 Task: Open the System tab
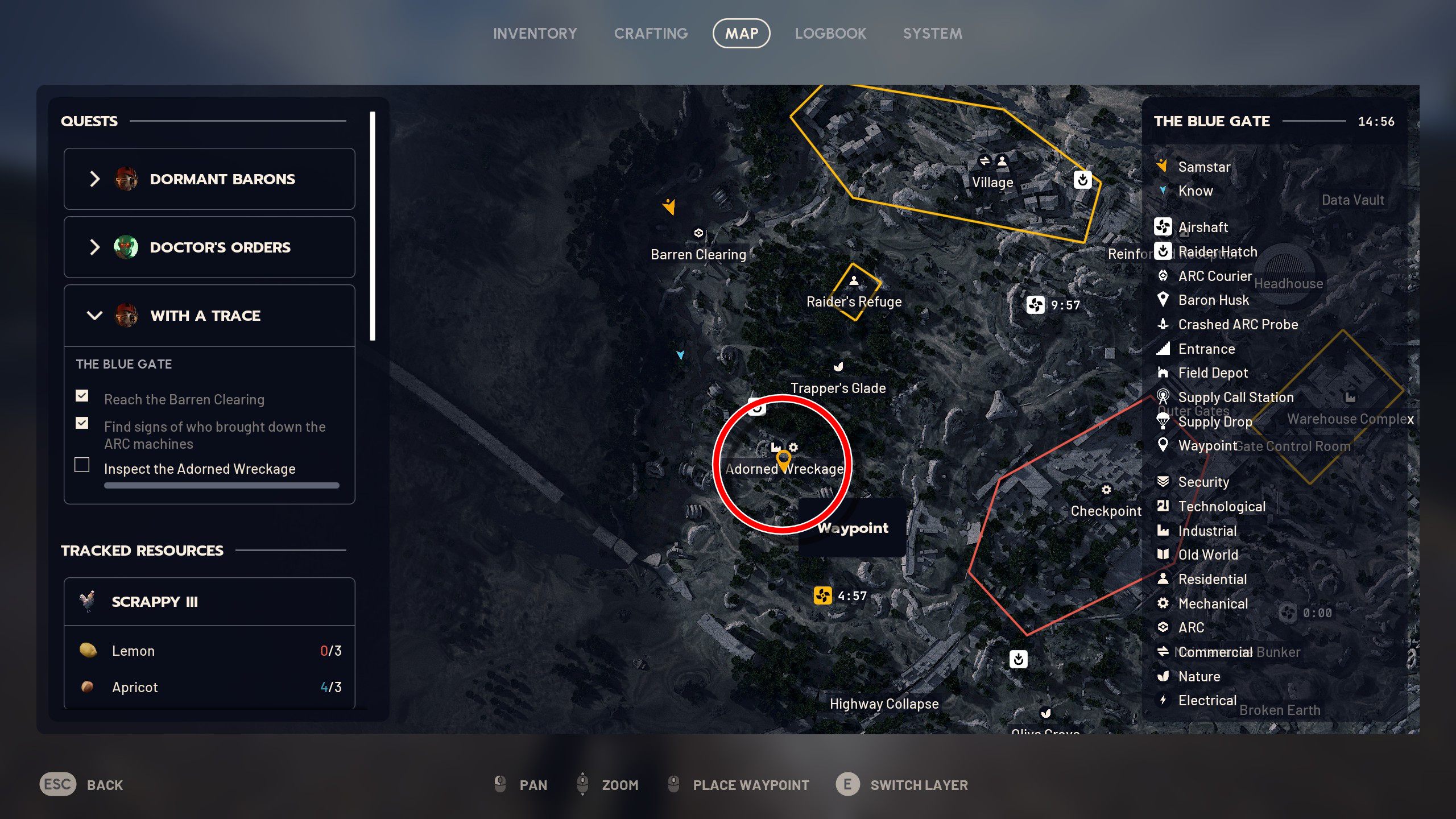click(932, 34)
